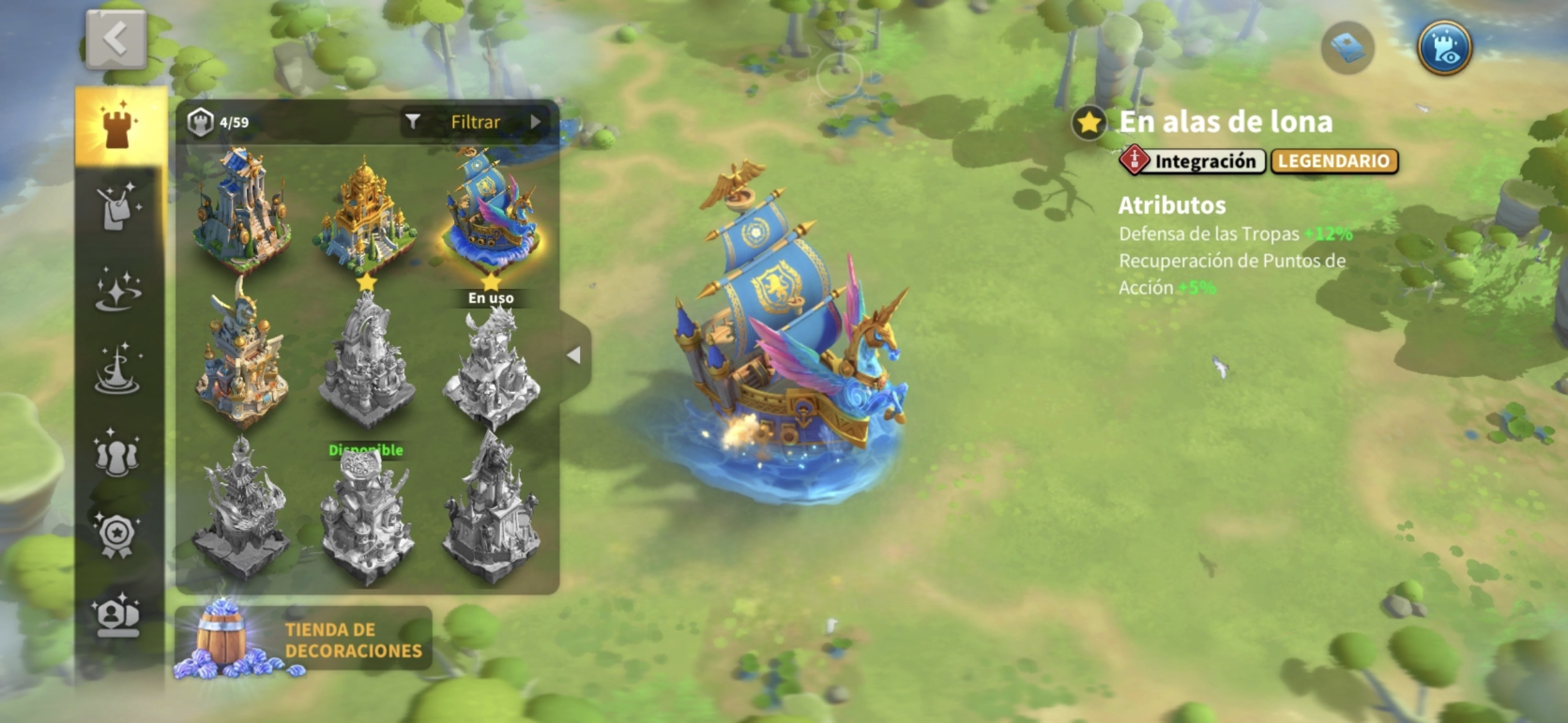Switch to the dog tag decorations tab

click(x=118, y=206)
